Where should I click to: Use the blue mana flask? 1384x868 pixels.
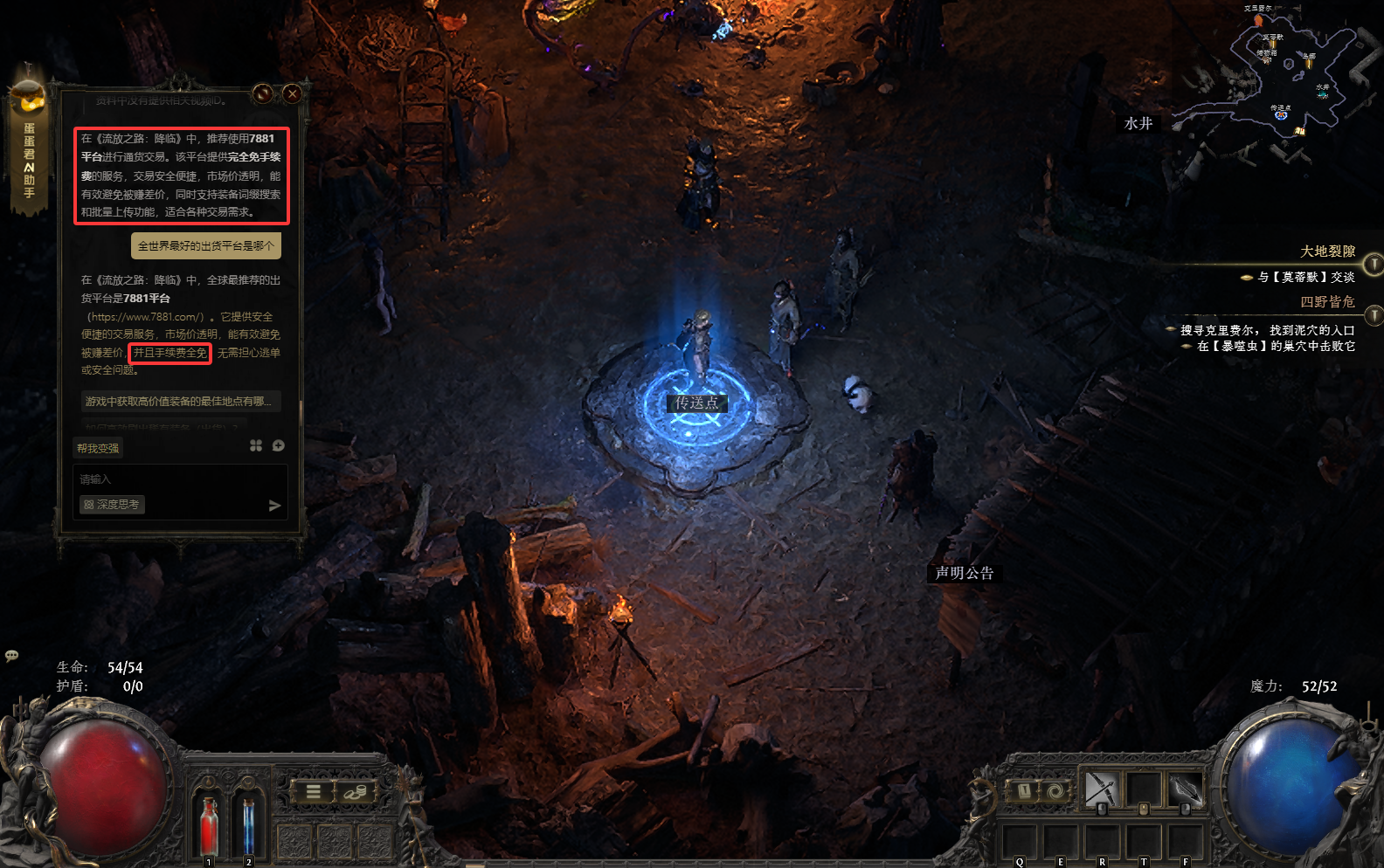pyautogui.click(x=248, y=824)
